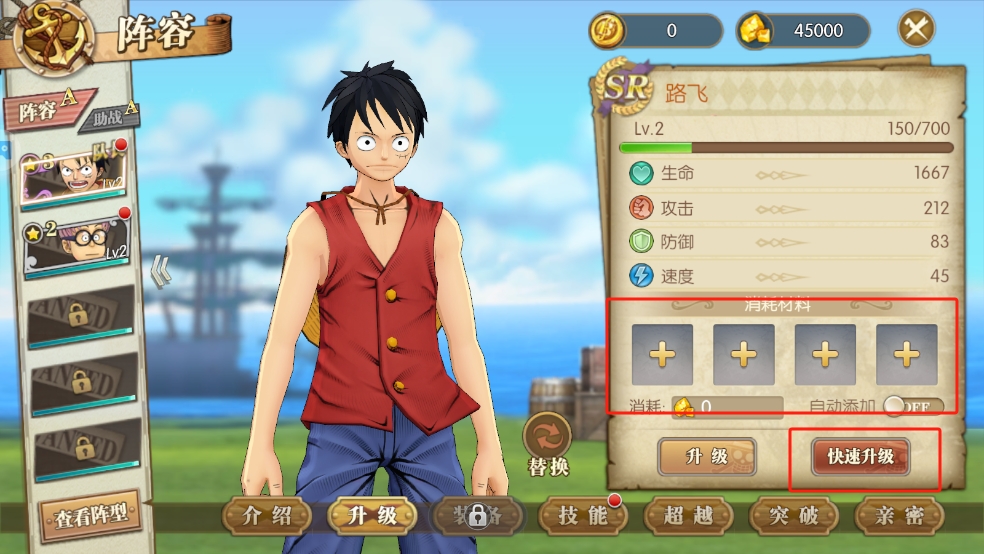Open the locked 装备 equipment tab
984x554 pixels.
click(476, 516)
